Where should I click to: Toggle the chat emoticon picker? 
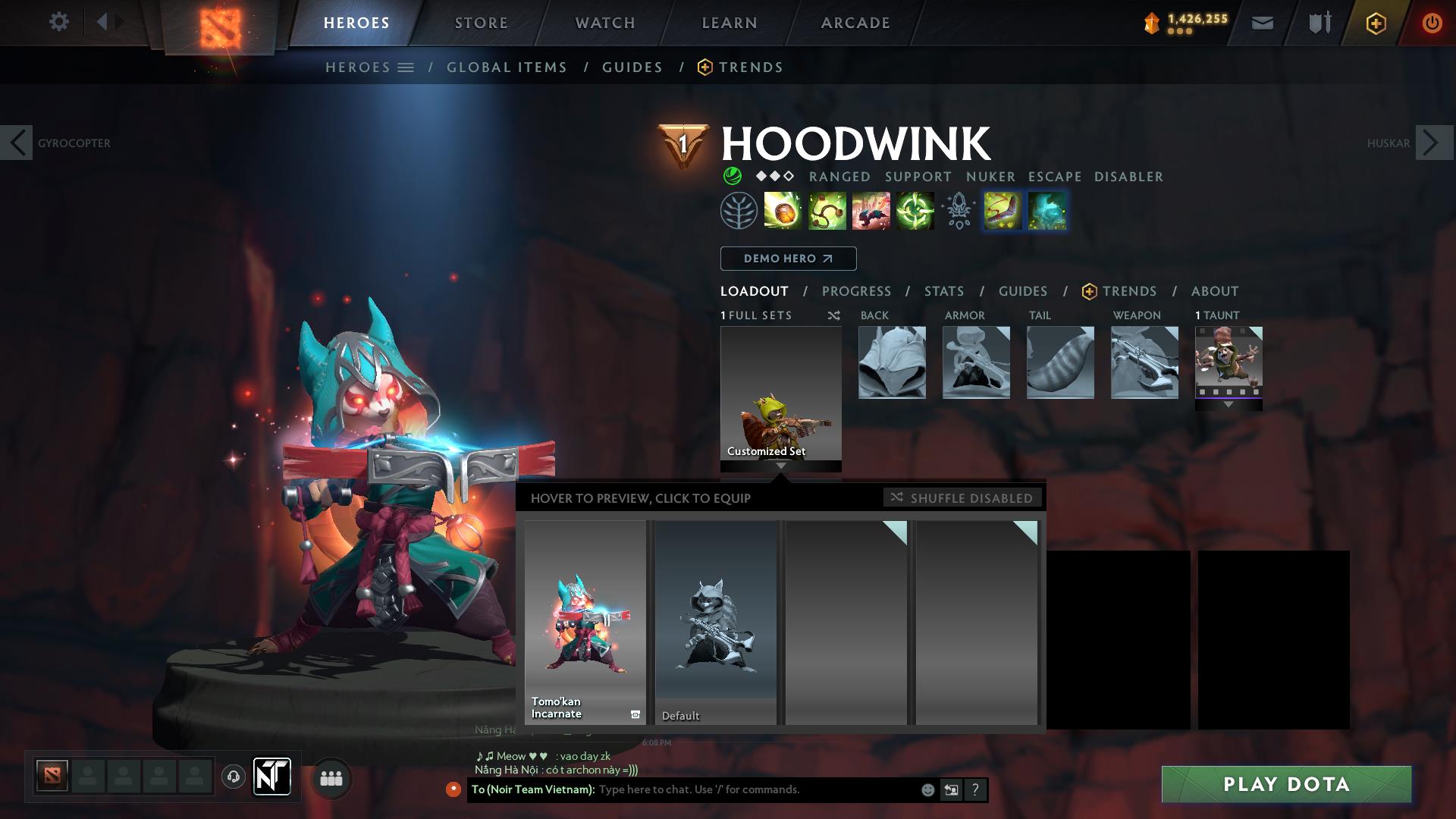(927, 789)
